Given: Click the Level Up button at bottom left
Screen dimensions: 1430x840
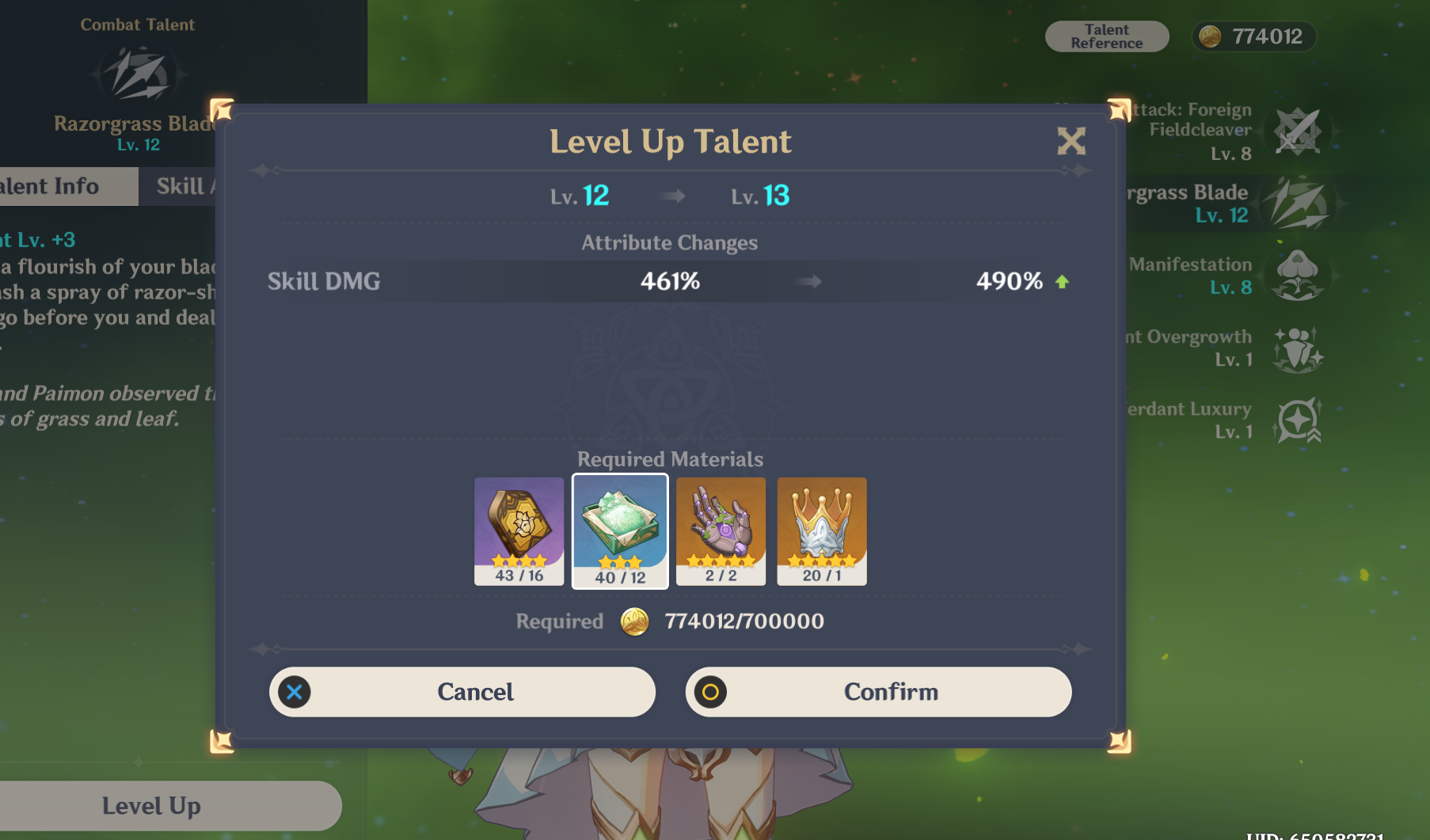Looking at the screenshot, I should tap(150, 805).
